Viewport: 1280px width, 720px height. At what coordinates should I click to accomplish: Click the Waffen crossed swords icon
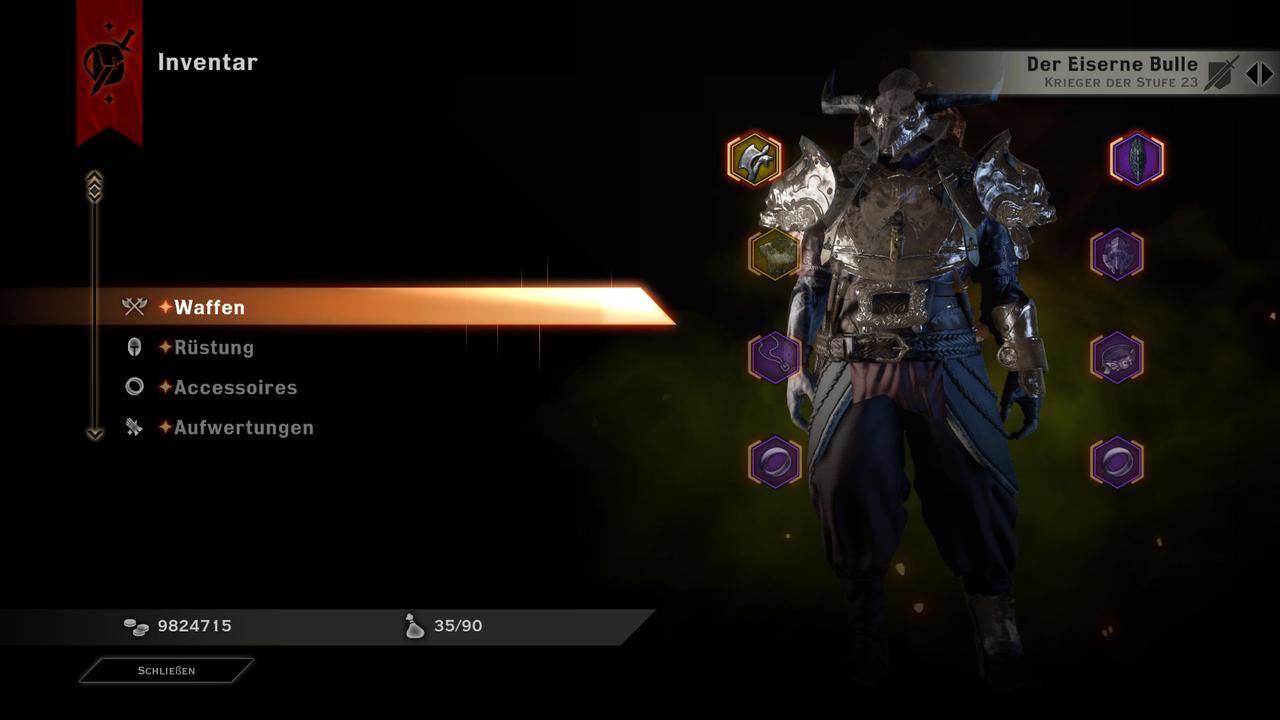click(133, 307)
